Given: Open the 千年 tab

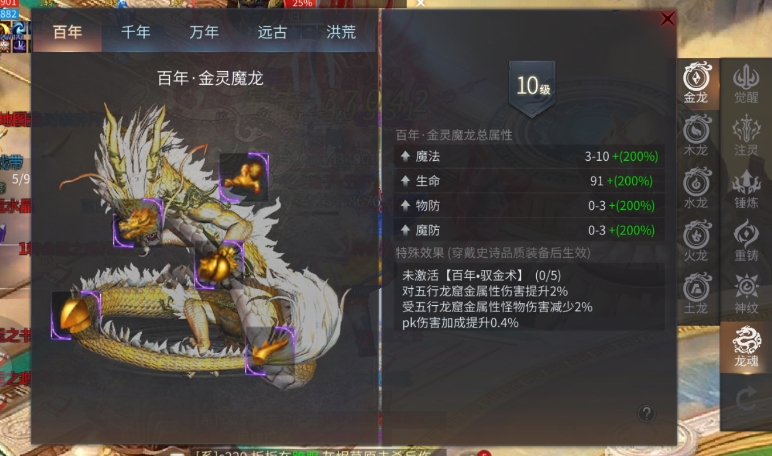Looking at the screenshot, I should click(136, 31).
